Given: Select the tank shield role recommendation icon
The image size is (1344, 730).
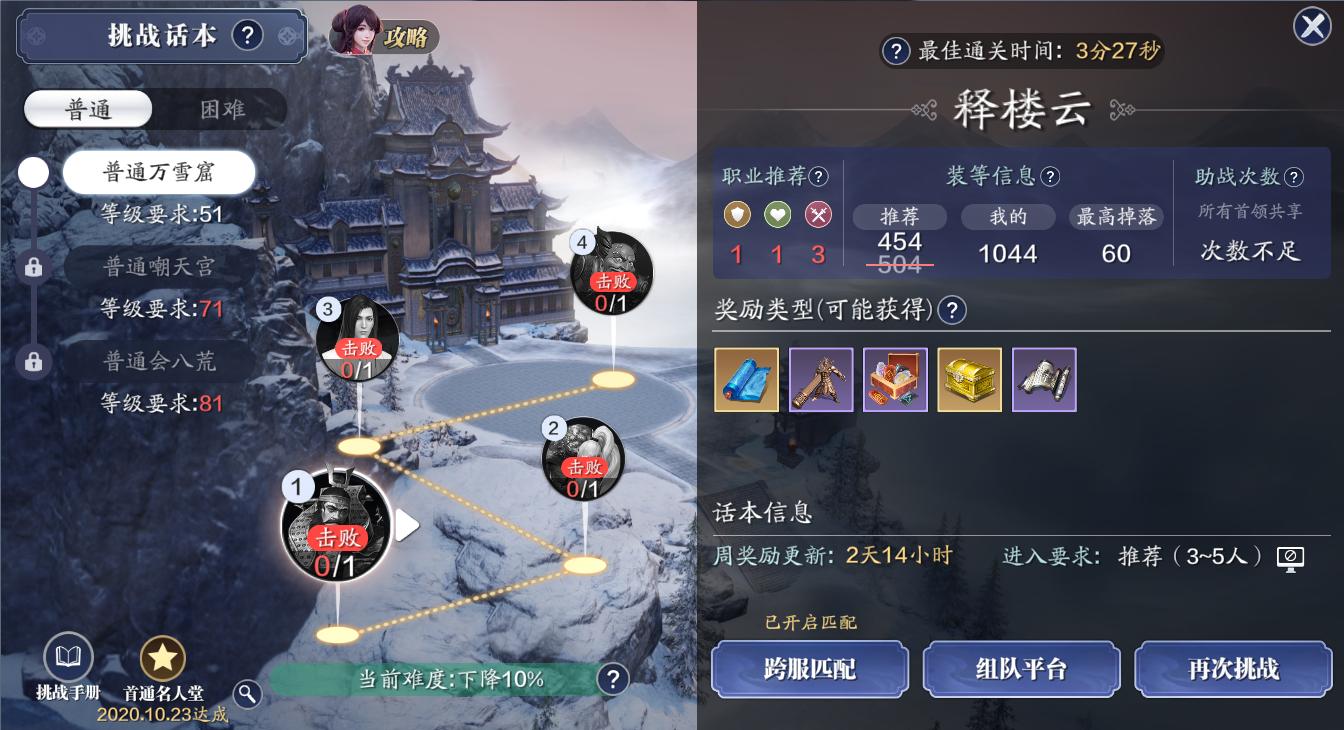Looking at the screenshot, I should [x=737, y=214].
